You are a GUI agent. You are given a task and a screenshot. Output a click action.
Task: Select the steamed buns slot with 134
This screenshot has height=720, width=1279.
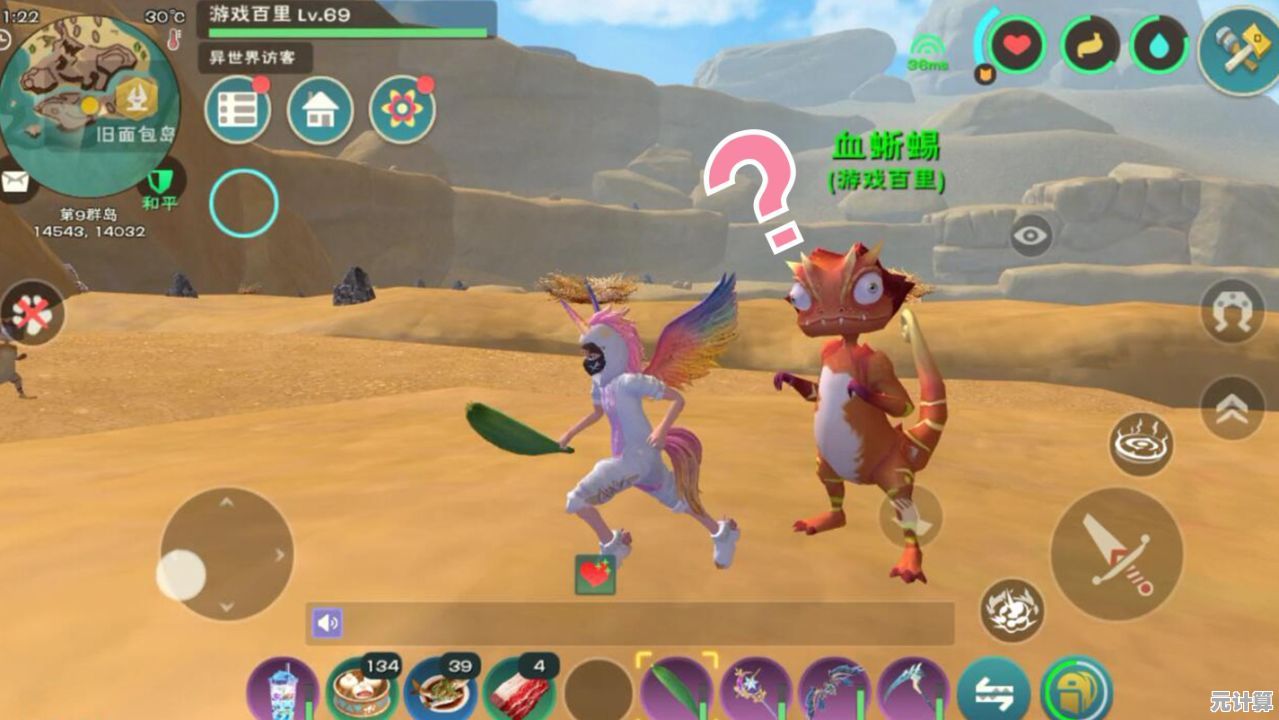click(x=361, y=689)
